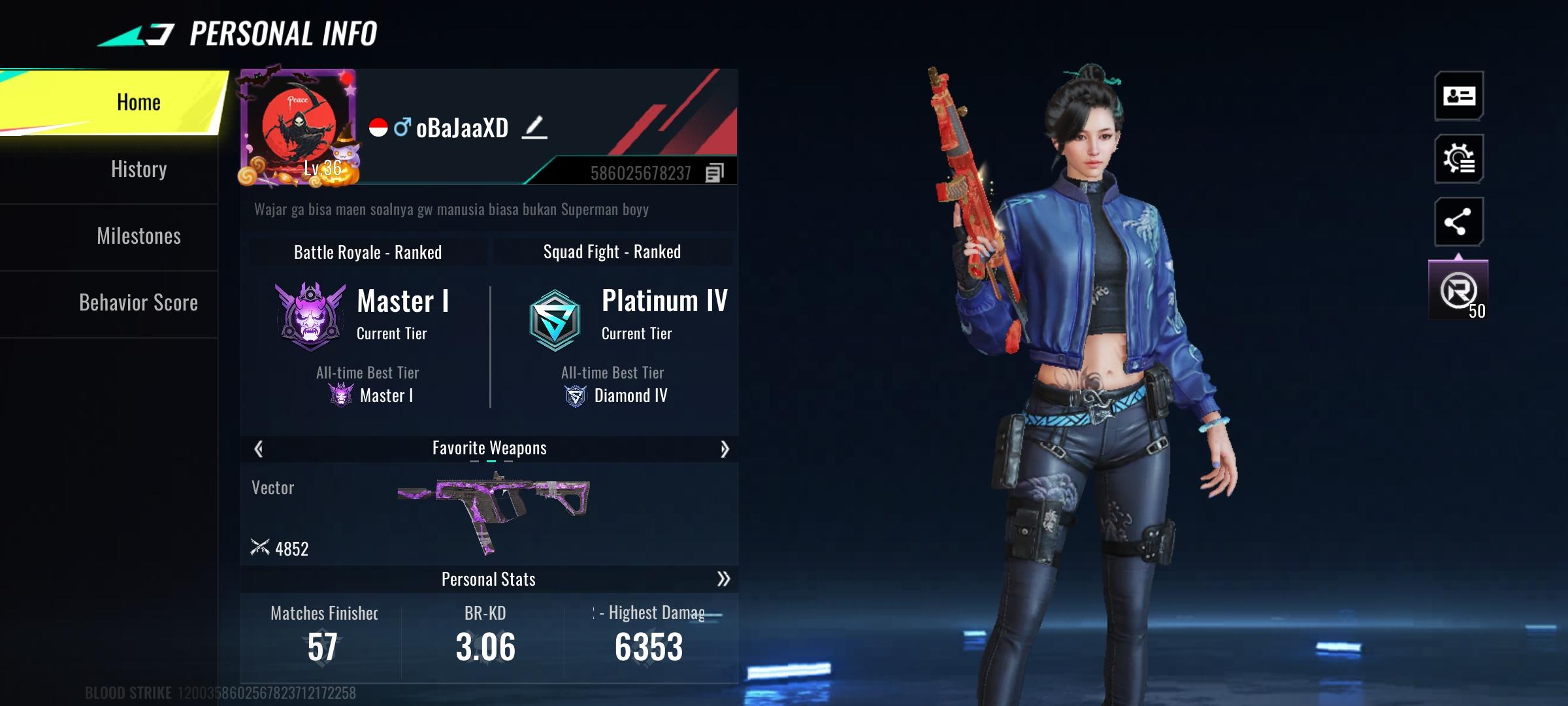Image resolution: width=1568 pixels, height=706 pixels.
Task: Select the Vector weapon image
Action: click(x=494, y=510)
